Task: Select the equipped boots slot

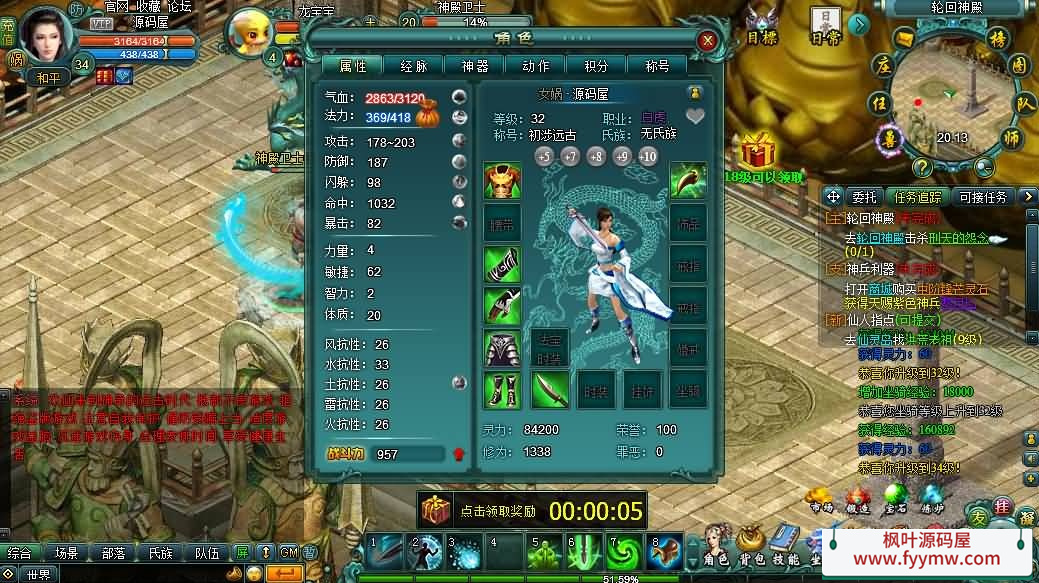Action: point(502,389)
